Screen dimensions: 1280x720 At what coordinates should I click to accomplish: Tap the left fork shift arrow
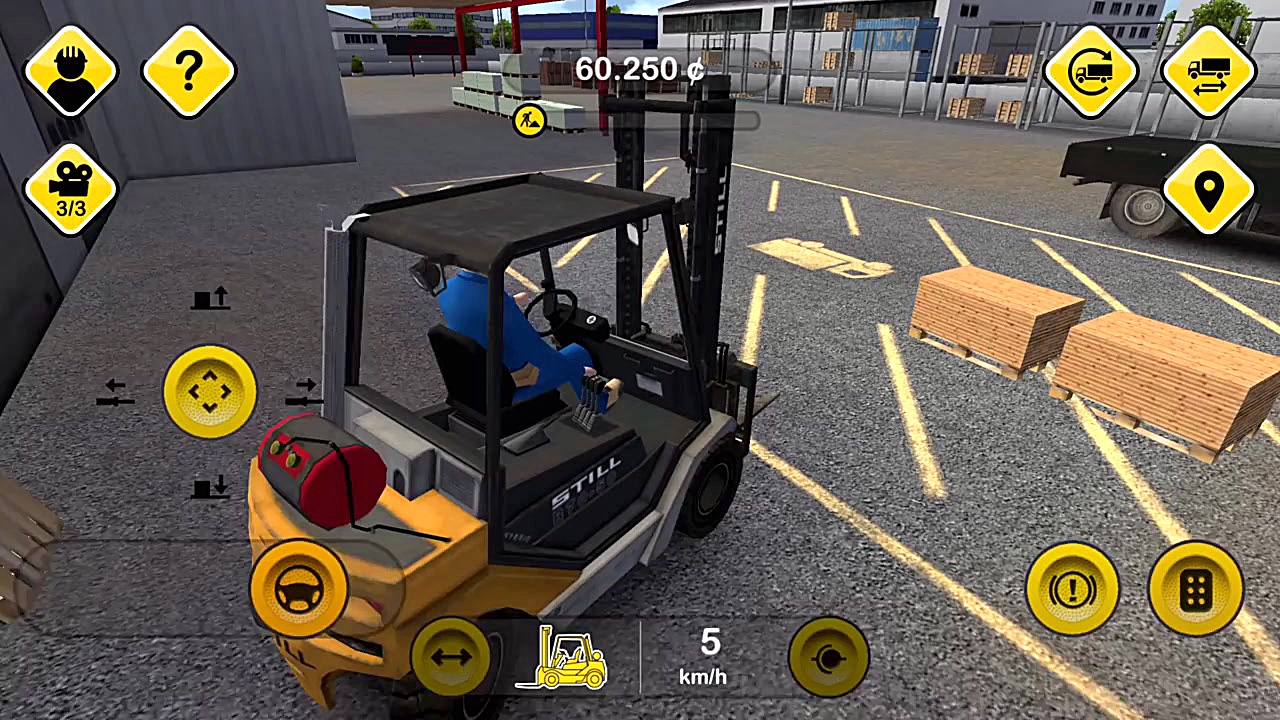tap(115, 393)
